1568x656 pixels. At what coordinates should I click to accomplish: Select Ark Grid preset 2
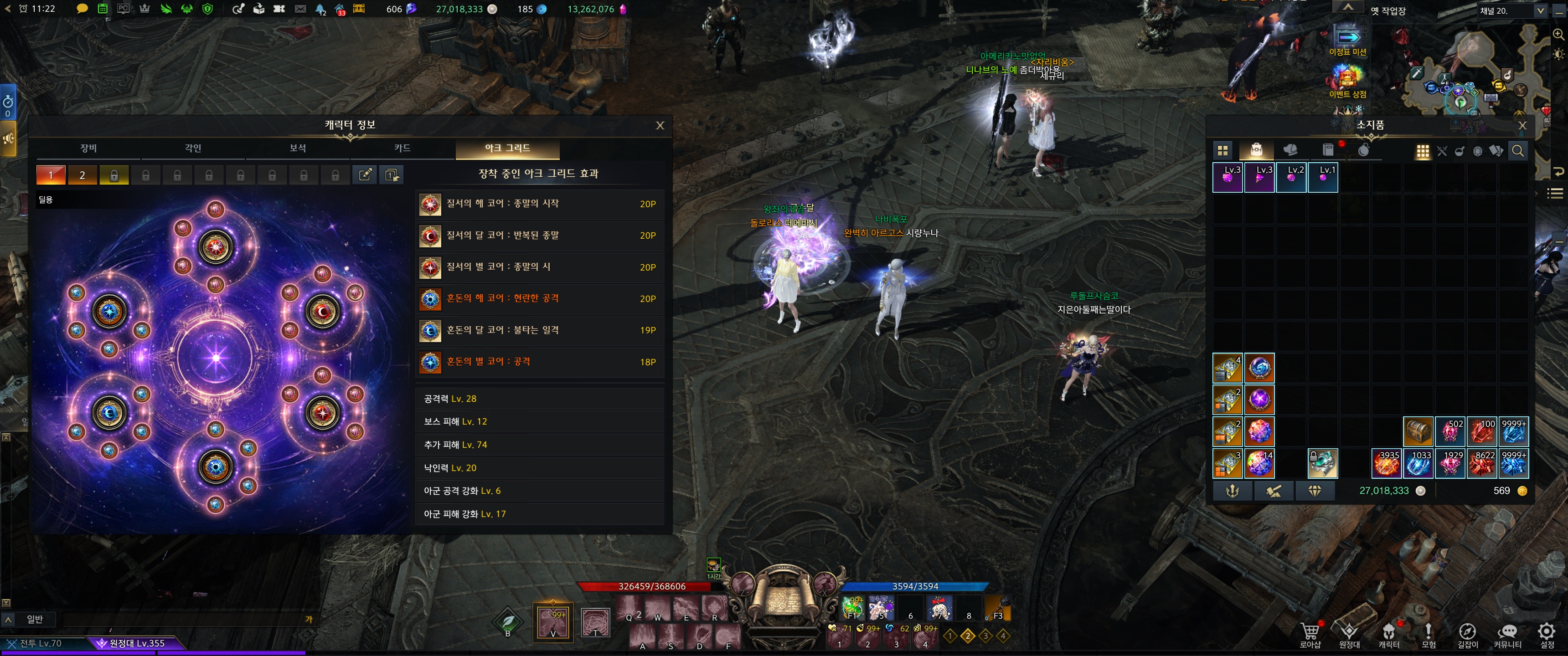tap(82, 175)
